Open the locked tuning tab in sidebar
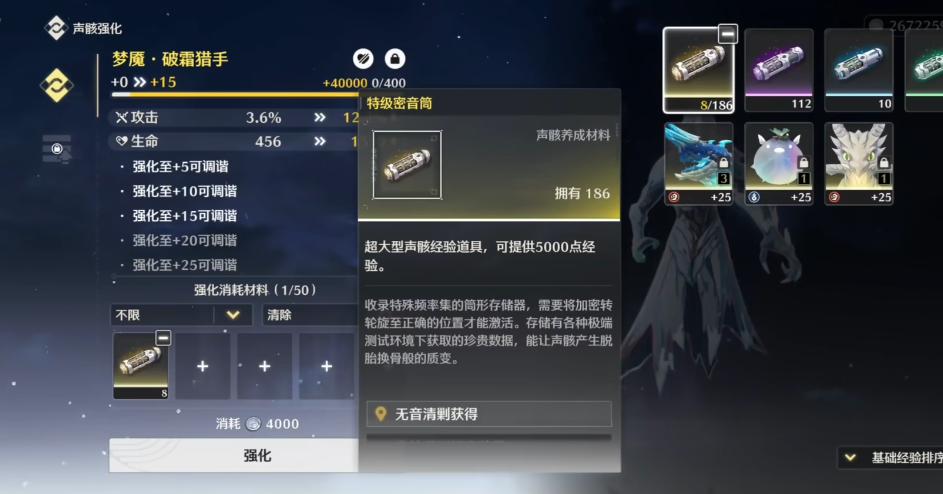The image size is (943, 494). click(x=56, y=149)
